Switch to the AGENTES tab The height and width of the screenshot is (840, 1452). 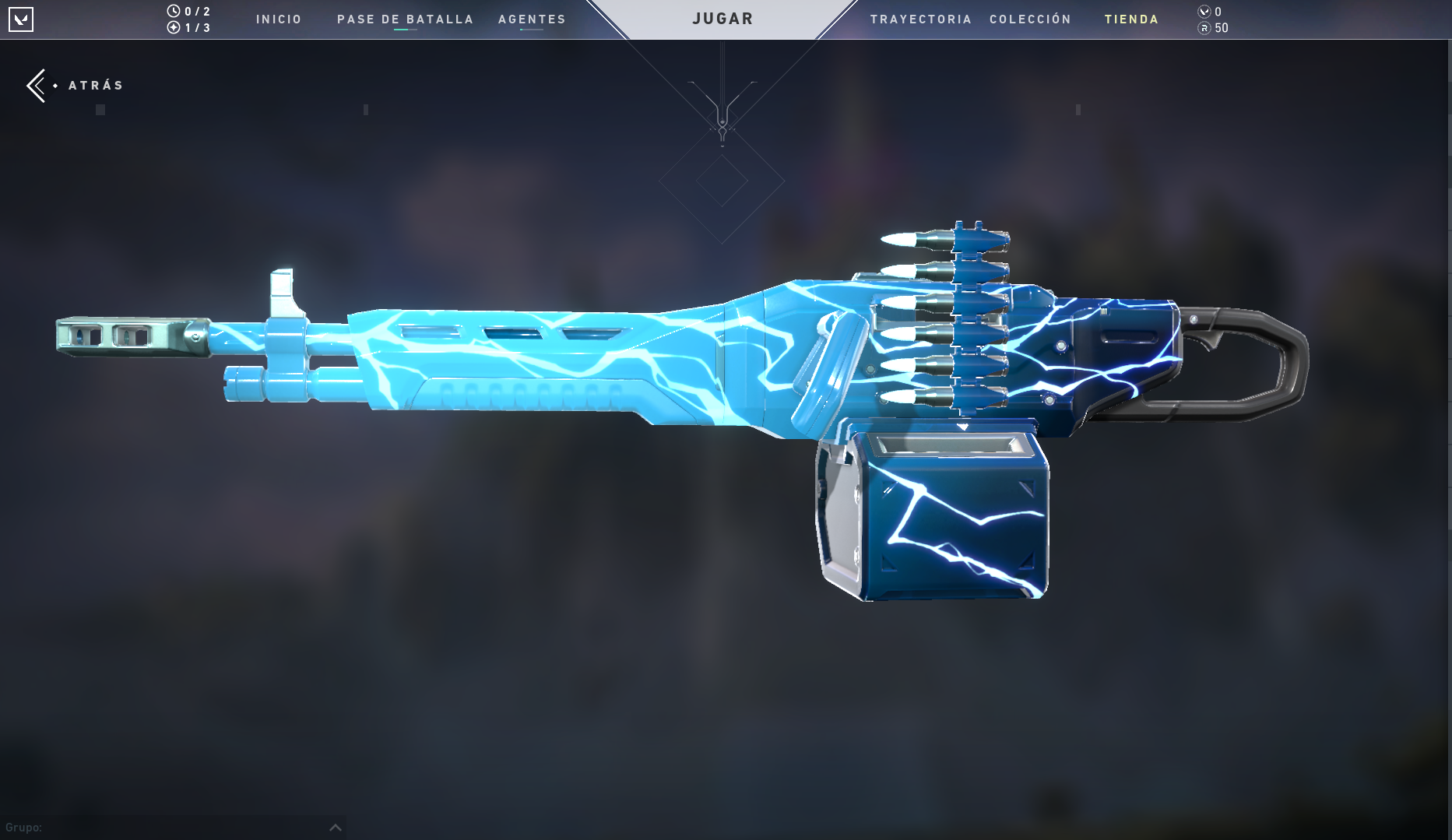[532, 19]
